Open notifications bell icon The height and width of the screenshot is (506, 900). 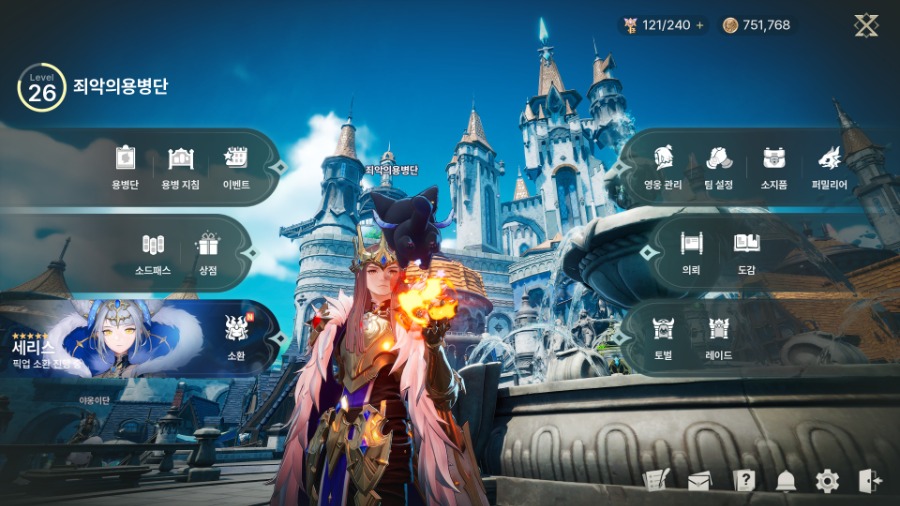(786, 481)
